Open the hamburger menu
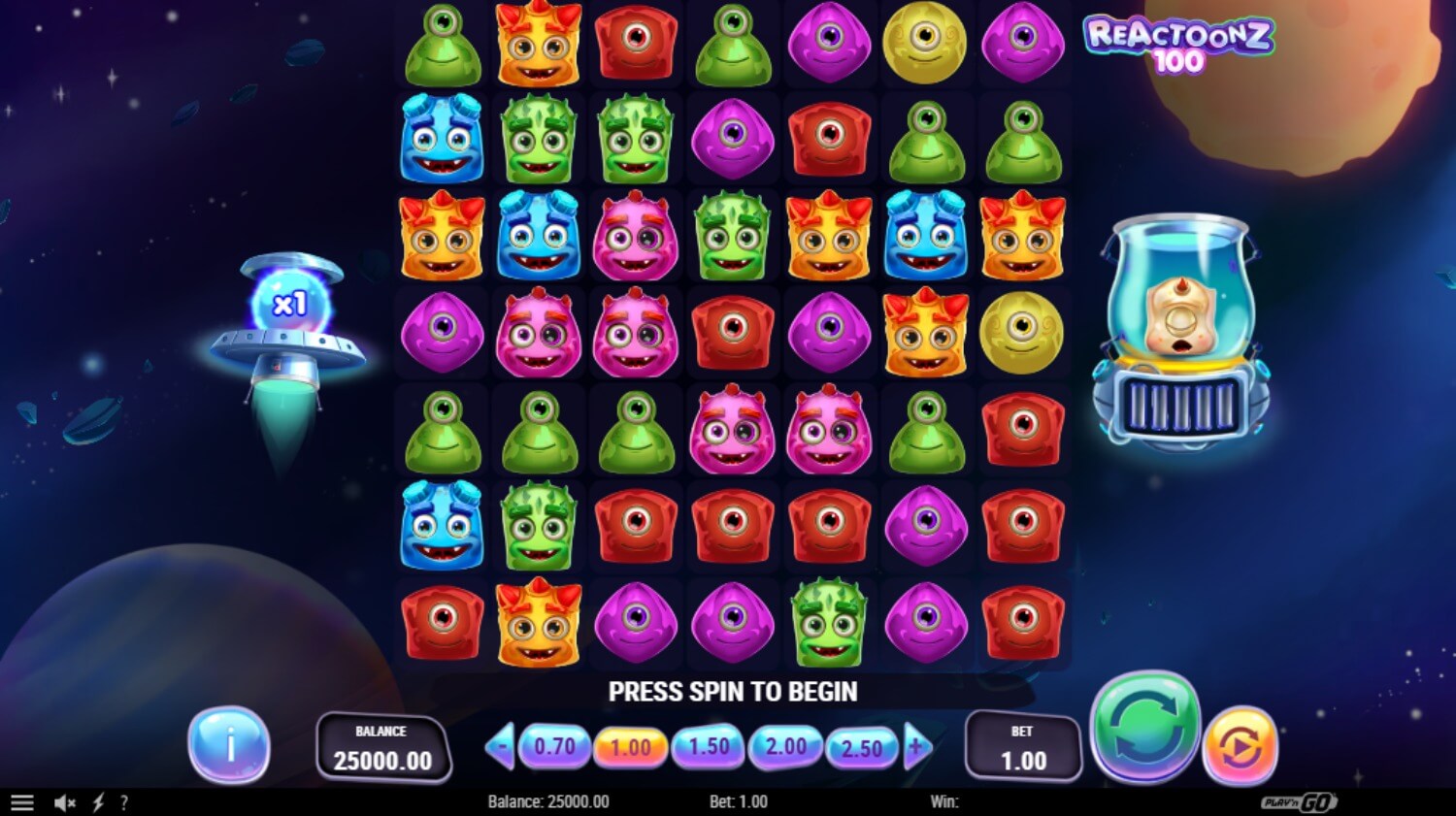Screen dimensions: 1456x816 (x=21, y=802)
